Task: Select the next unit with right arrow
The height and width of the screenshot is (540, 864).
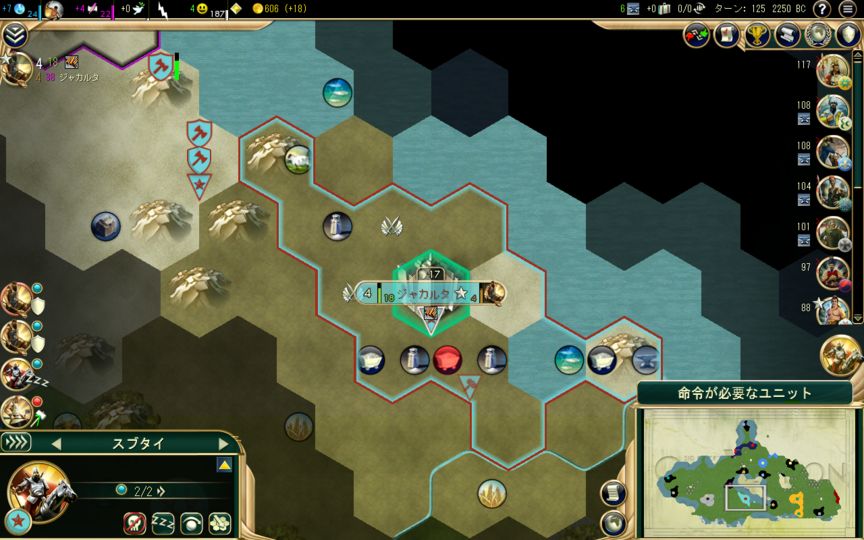Action: 221,443
